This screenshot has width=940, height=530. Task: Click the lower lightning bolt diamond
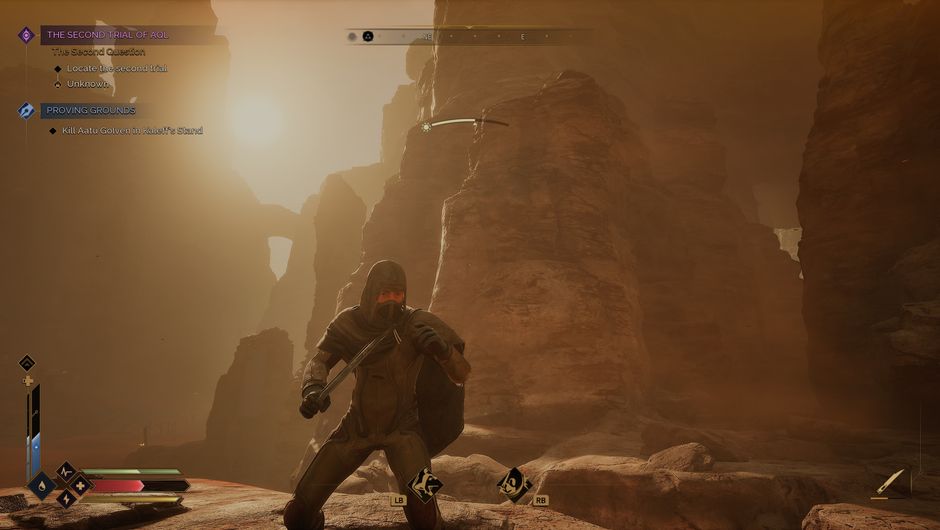tap(65, 499)
